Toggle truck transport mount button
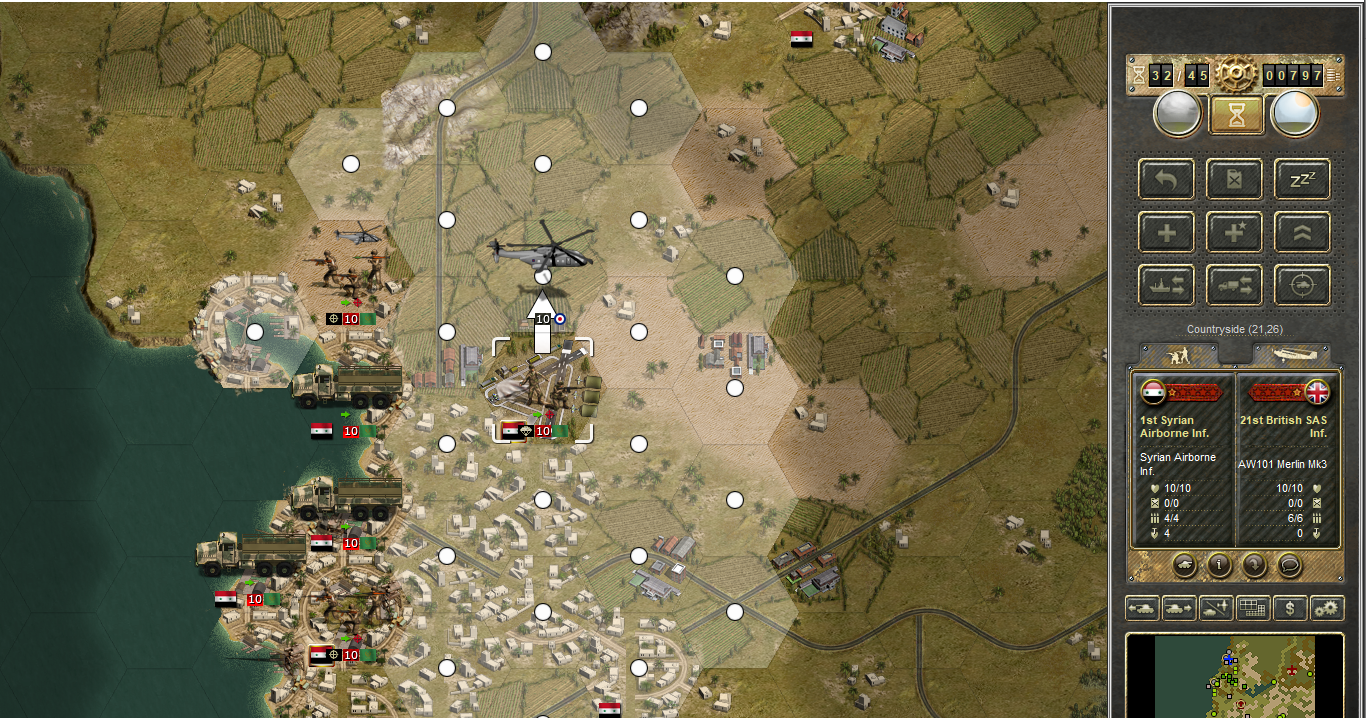Screen dimensions: 1366x718 click(x=1234, y=286)
